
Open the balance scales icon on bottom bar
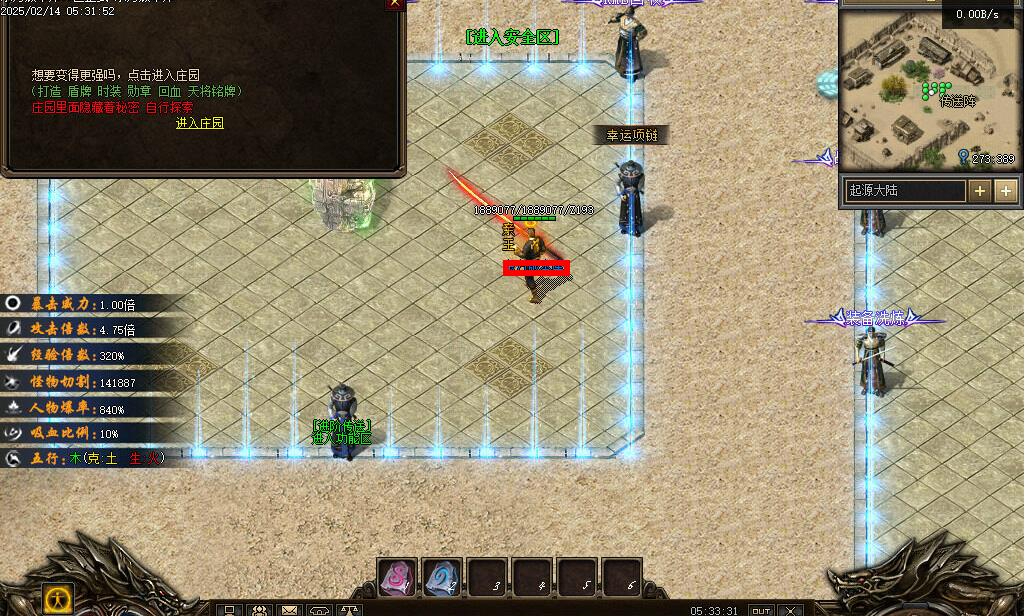pos(350,610)
